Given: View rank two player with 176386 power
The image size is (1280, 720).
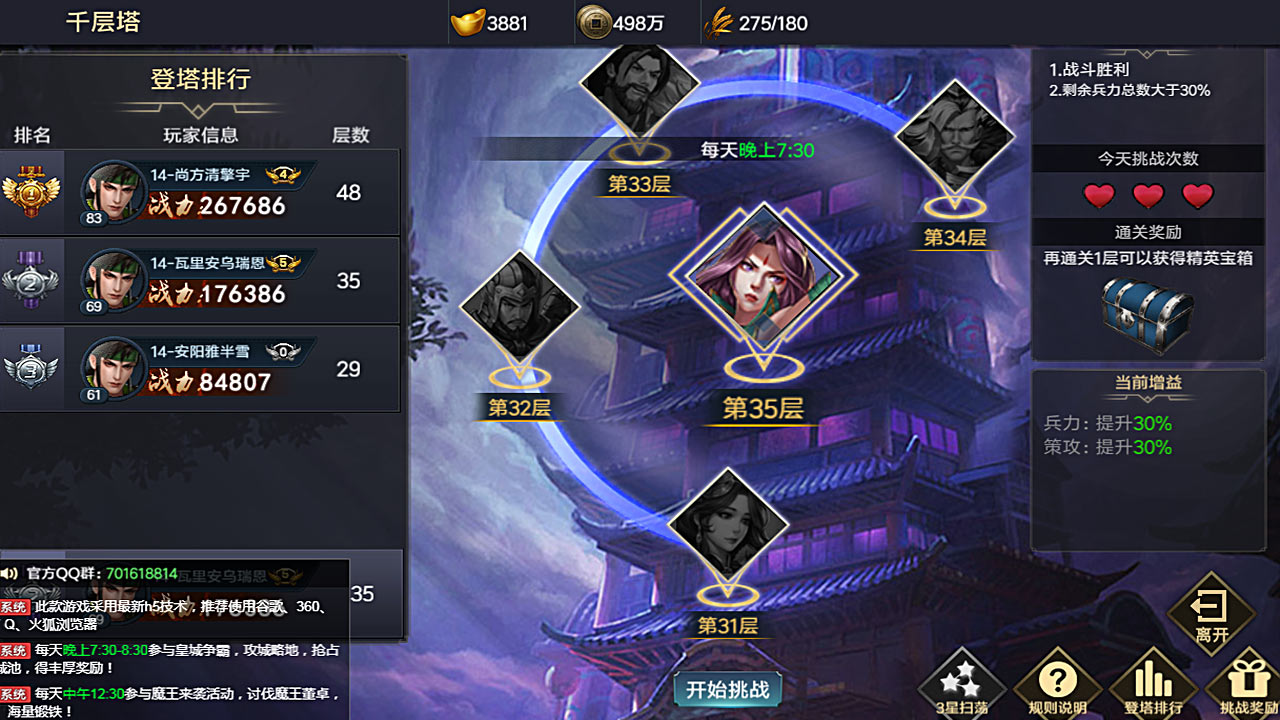Looking at the screenshot, I should [200, 281].
